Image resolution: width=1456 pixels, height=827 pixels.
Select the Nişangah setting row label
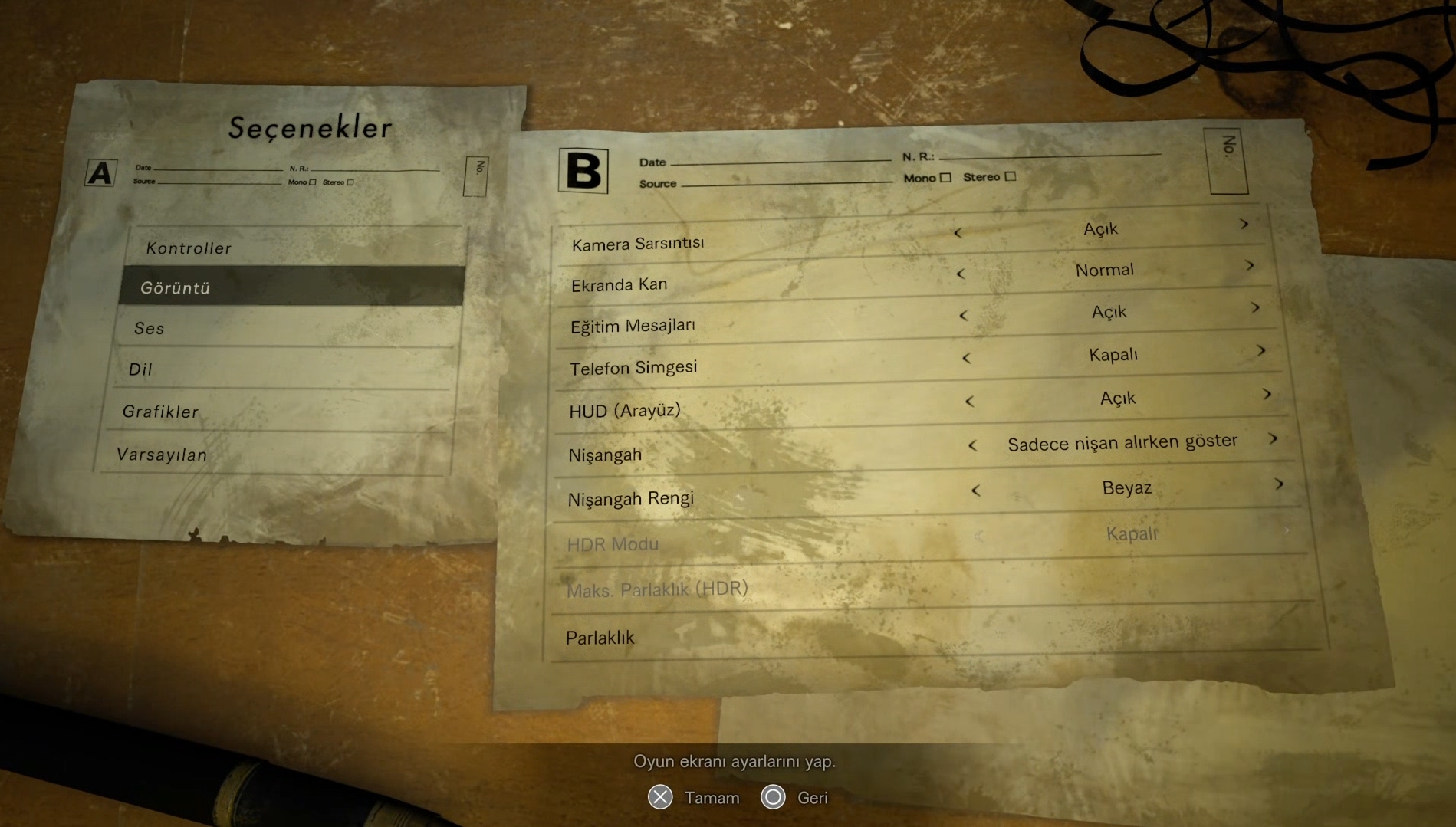605,455
